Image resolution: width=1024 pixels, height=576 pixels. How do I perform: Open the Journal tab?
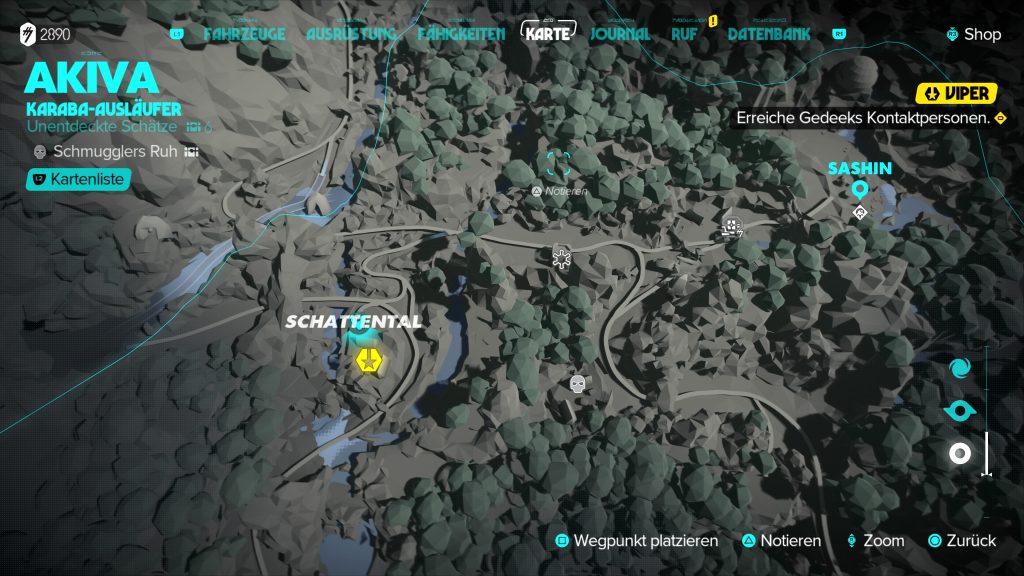[620, 34]
